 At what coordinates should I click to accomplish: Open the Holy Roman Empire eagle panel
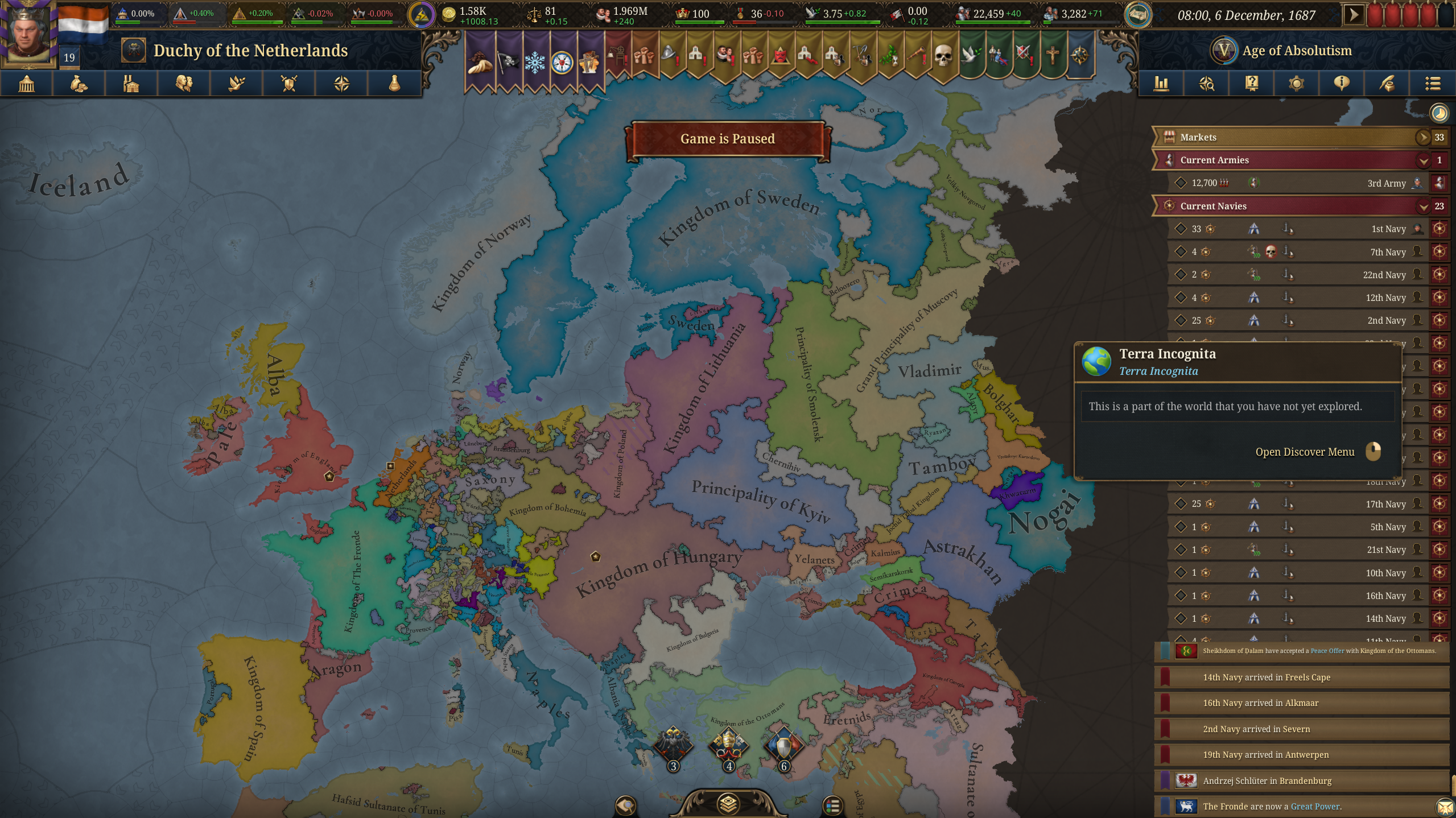pos(673,745)
